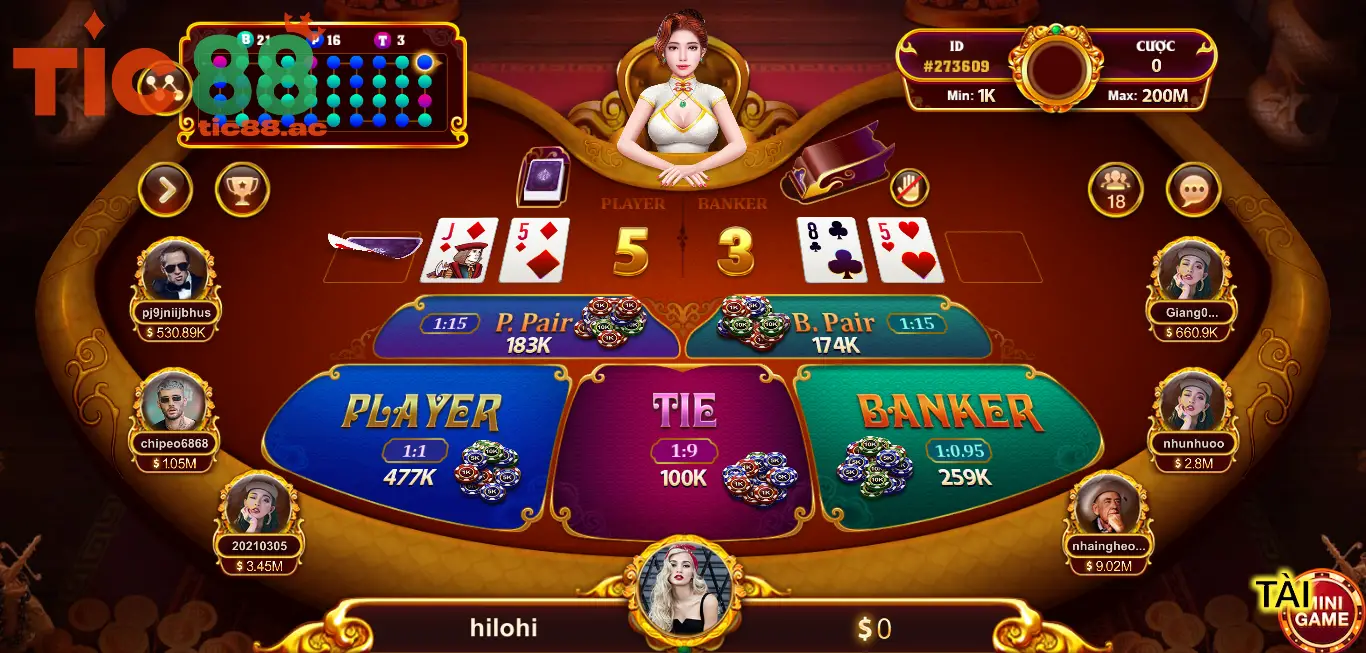This screenshot has height=653, width=1366.
Task: Open Giang0... player avatar
Action: pyautogui.click(x=1190, y=270)
